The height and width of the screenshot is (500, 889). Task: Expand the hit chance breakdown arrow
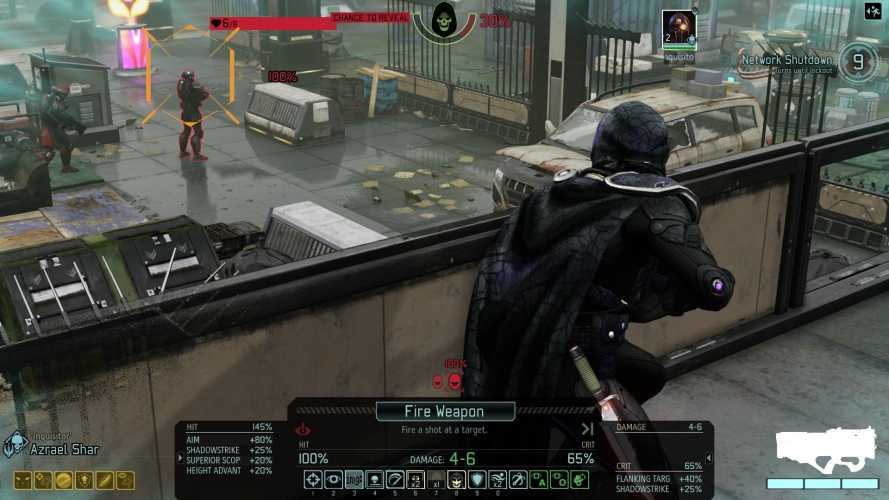[301, 430]
